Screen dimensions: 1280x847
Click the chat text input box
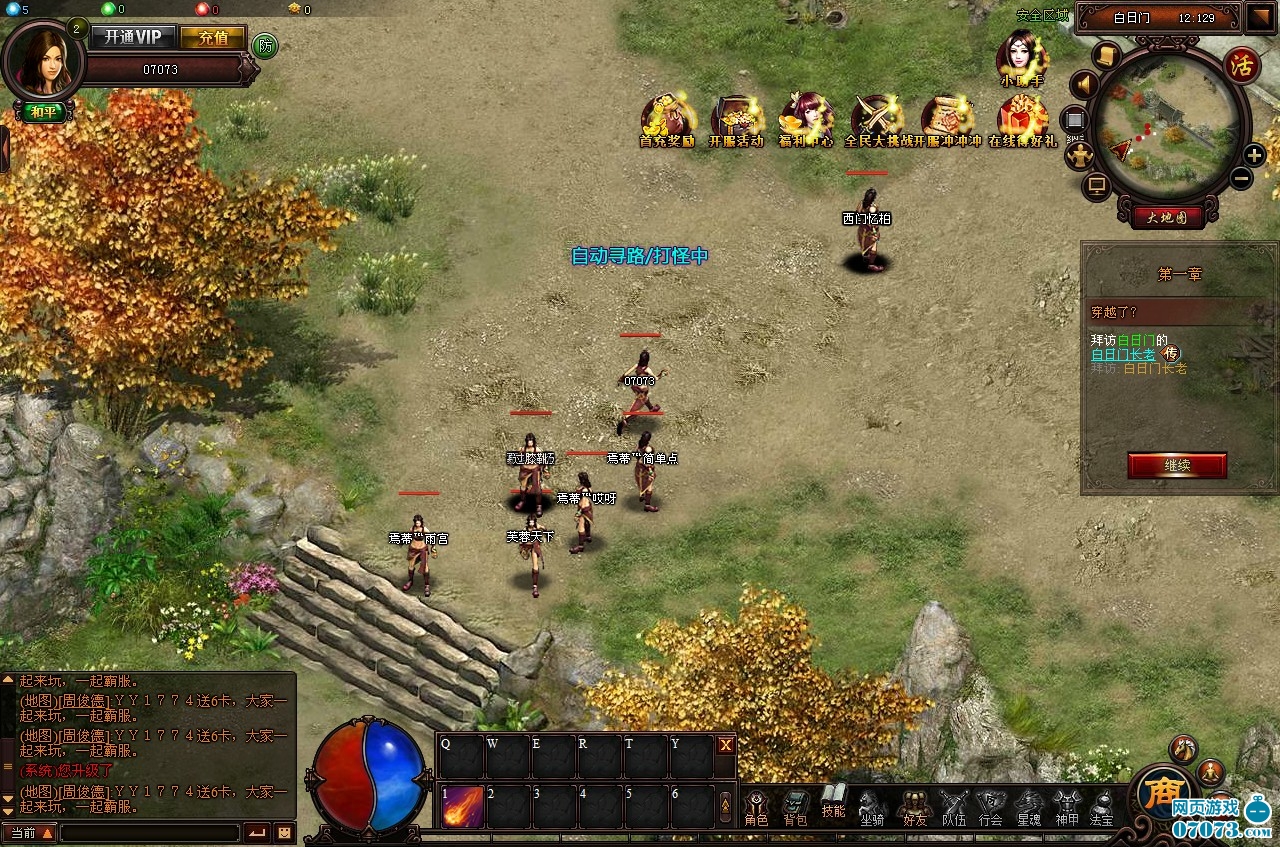[x=150, y=832]
